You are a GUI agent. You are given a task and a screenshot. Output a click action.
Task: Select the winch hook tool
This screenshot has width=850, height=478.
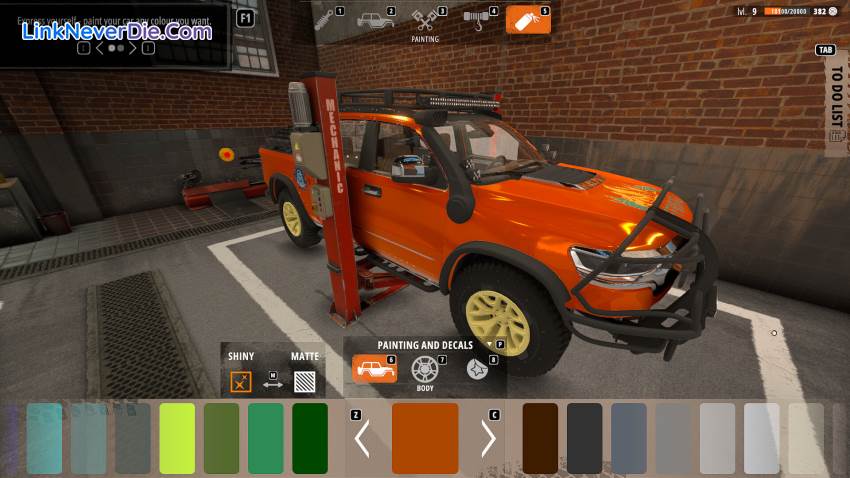476,19
